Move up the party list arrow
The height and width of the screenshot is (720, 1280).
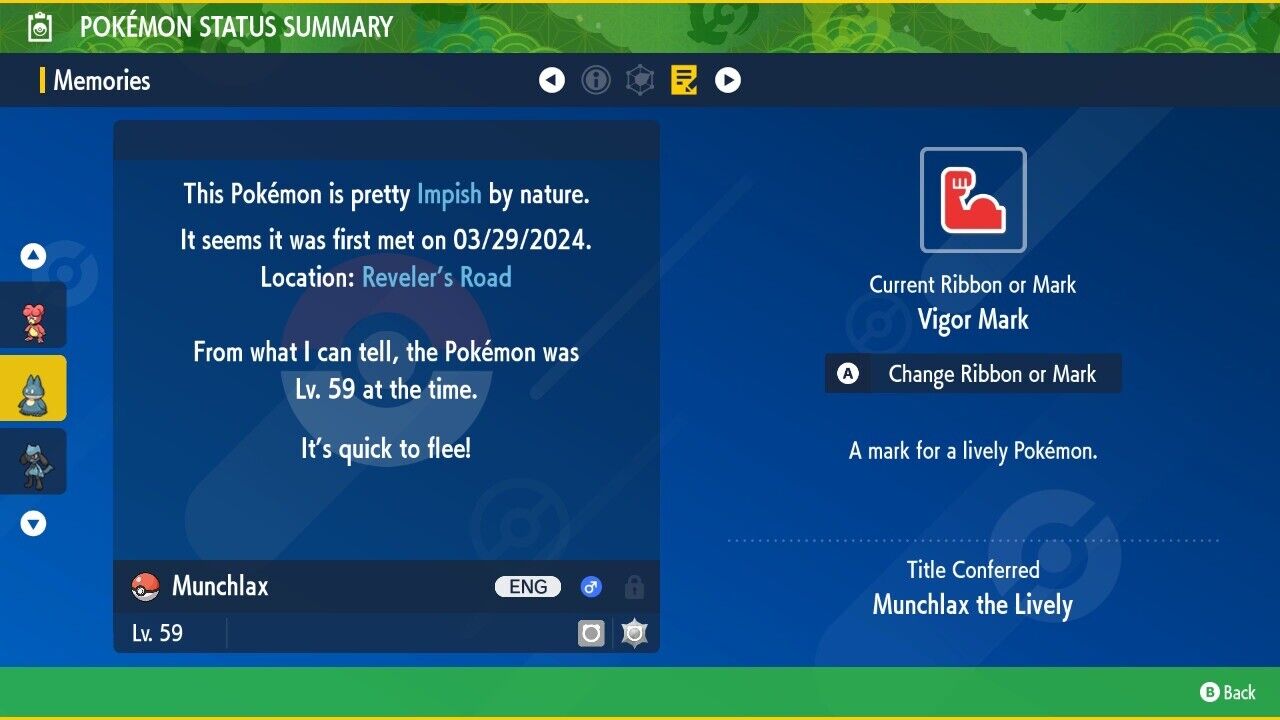click(34, 256)
